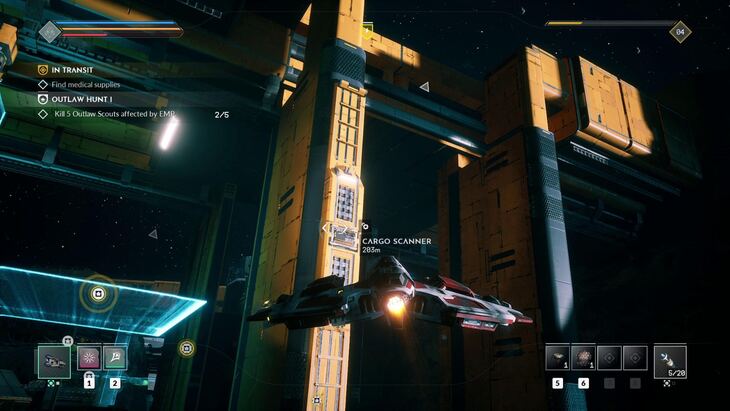Use the consumable in slot 5

(x=557, y=358)
